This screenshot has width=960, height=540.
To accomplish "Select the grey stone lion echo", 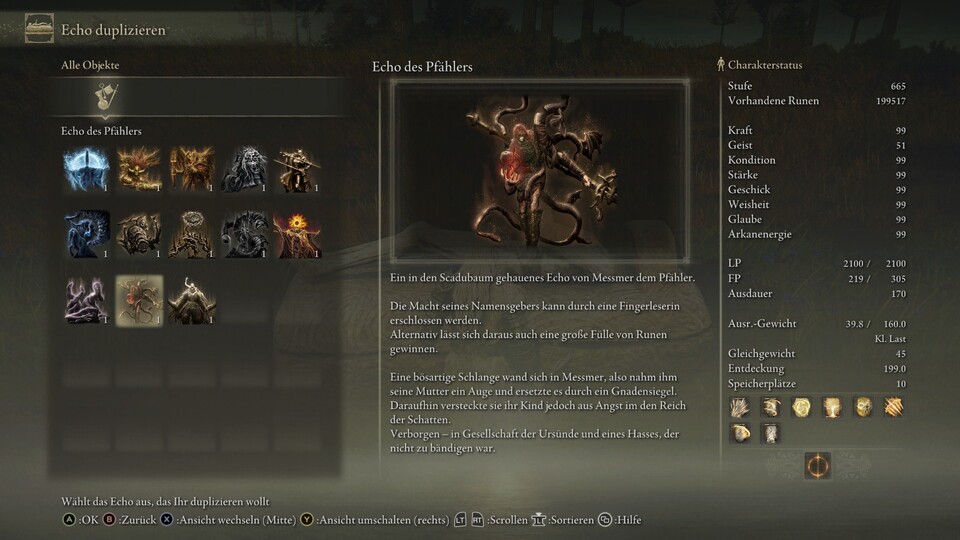I will 243,169.
